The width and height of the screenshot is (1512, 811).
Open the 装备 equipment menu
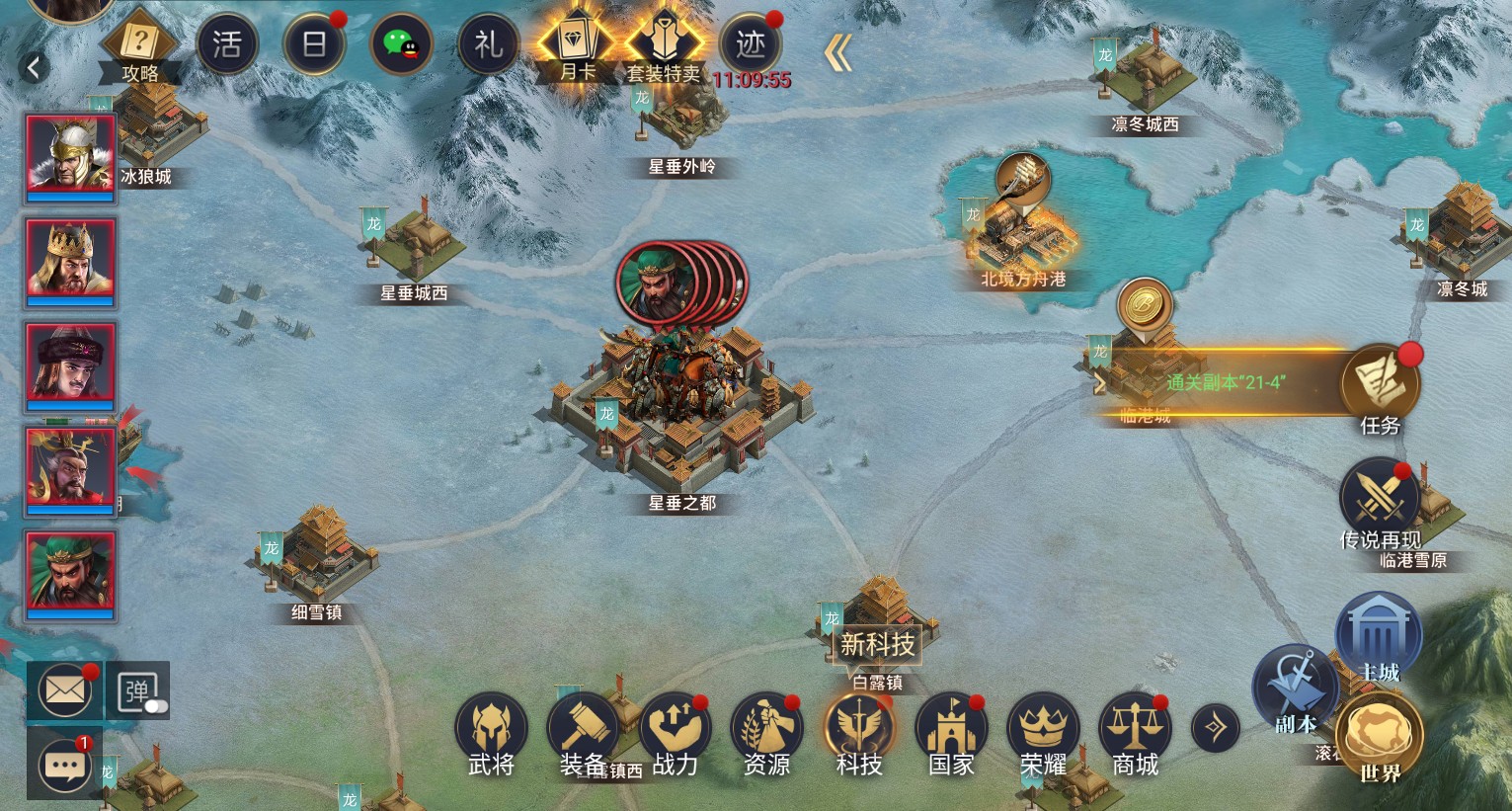click(583, 736)
